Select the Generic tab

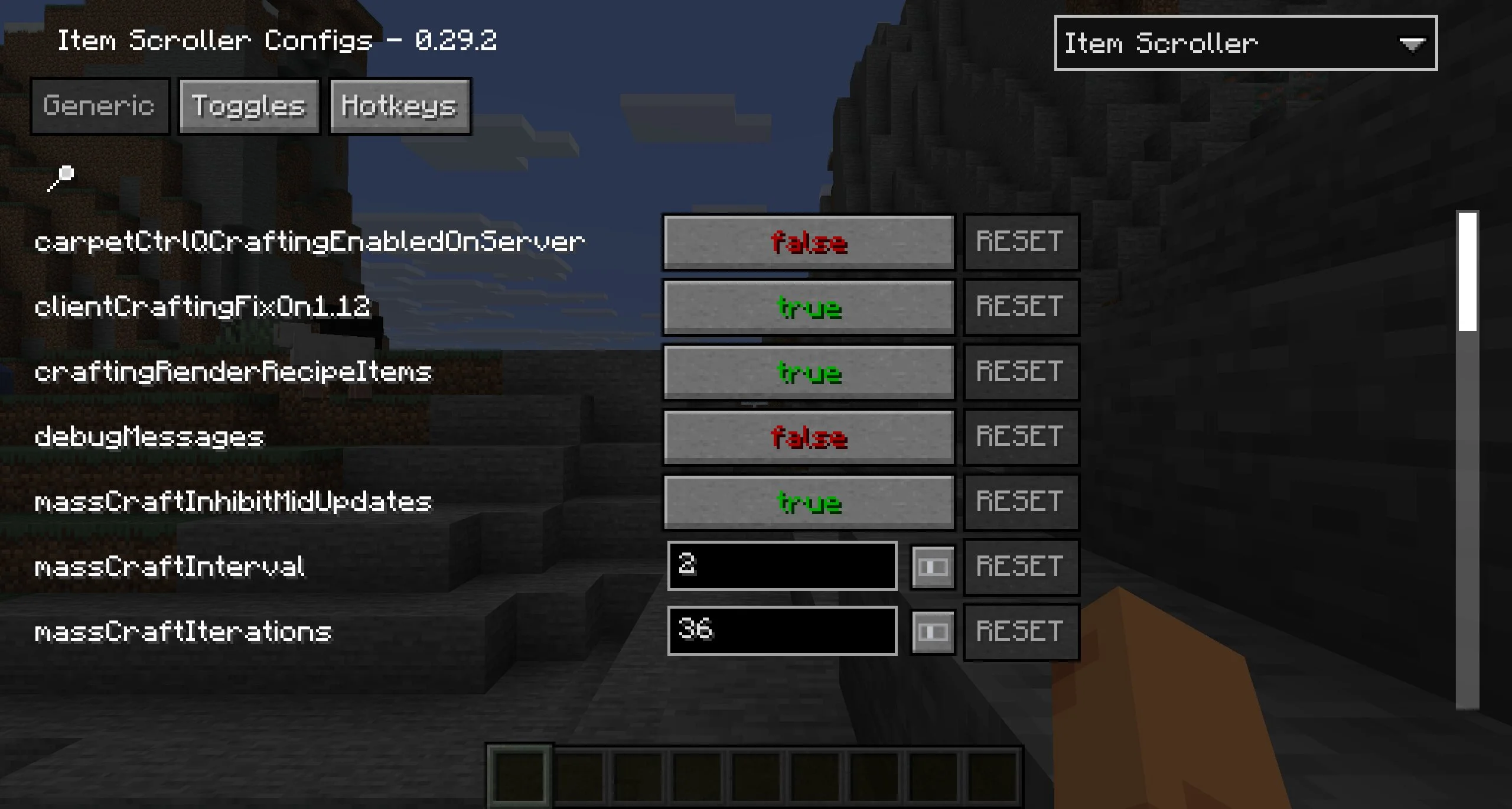click(x=99, y=106)
